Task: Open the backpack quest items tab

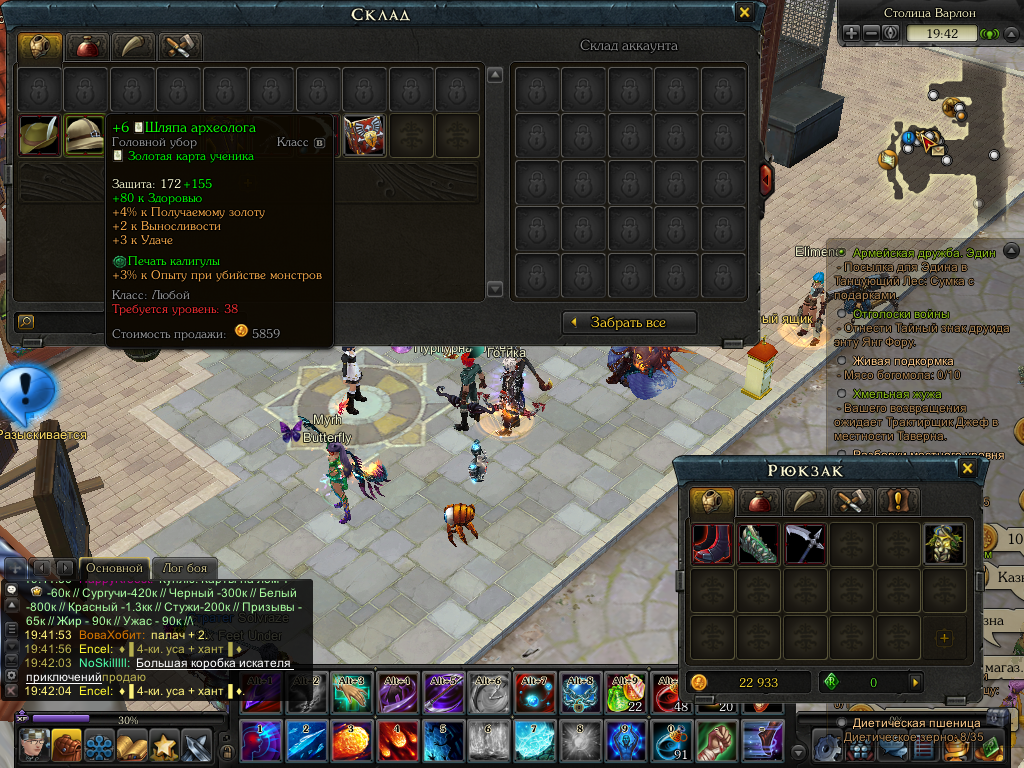Action: [x=897, y=501]
